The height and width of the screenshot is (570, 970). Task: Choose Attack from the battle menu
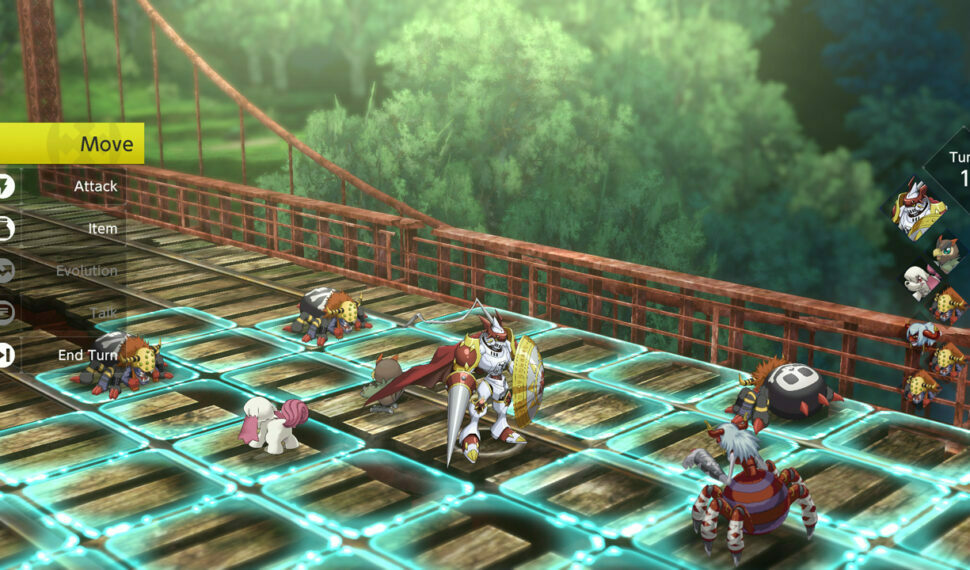coord(94,186)
